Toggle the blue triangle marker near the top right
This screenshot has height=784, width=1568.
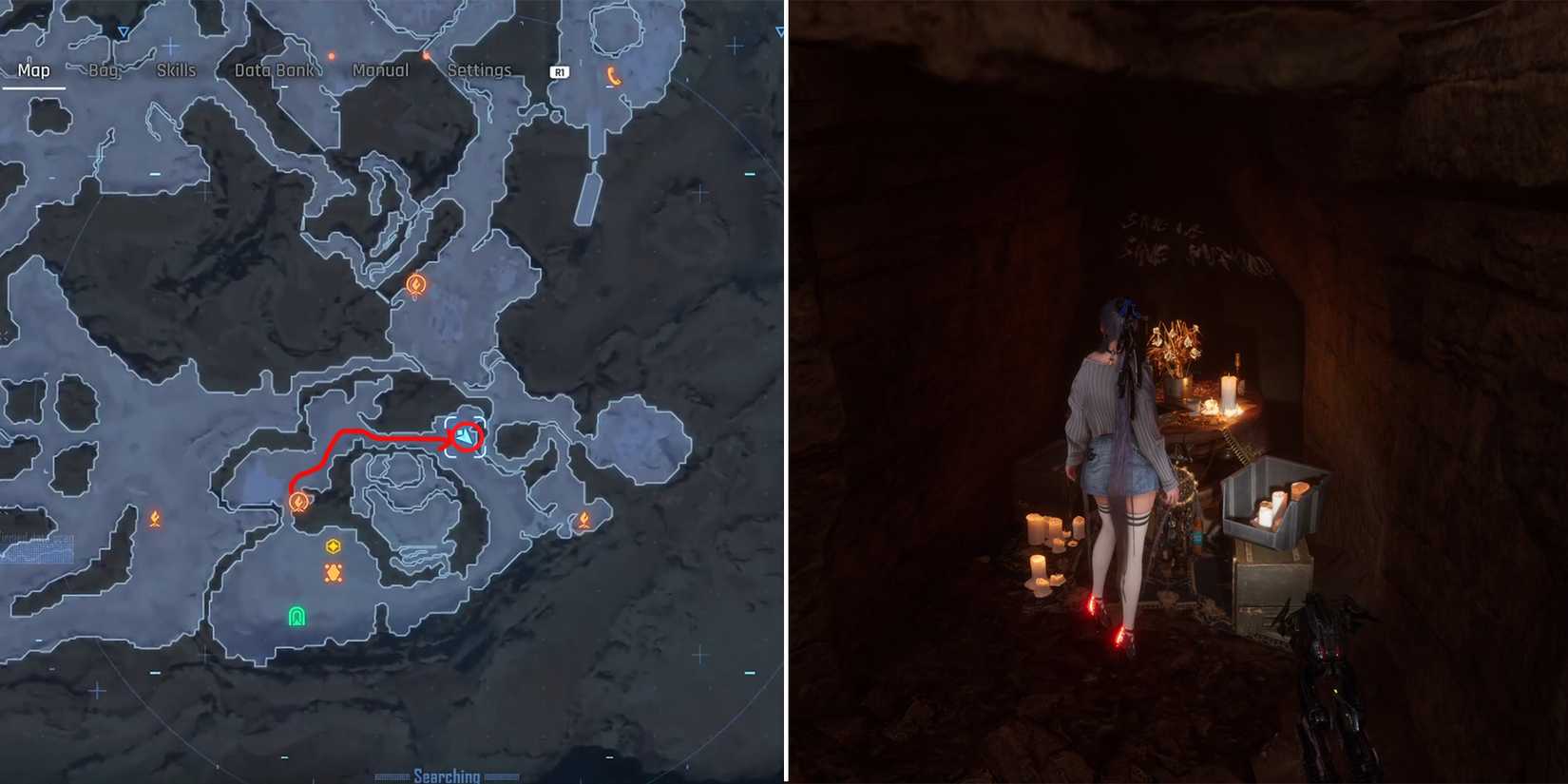778,31
